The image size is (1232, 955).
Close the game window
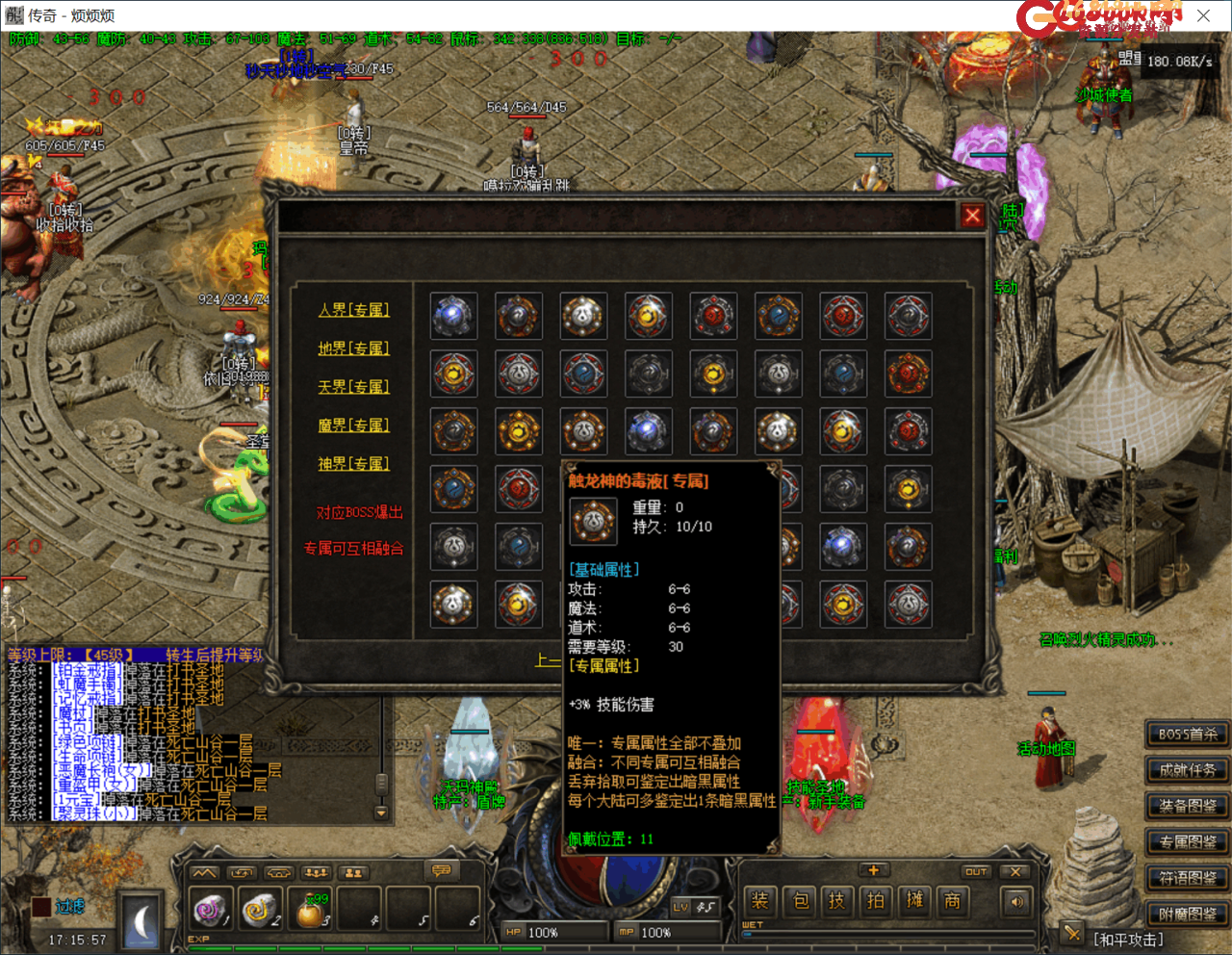pyautogui.click(x=1203, y=15)
